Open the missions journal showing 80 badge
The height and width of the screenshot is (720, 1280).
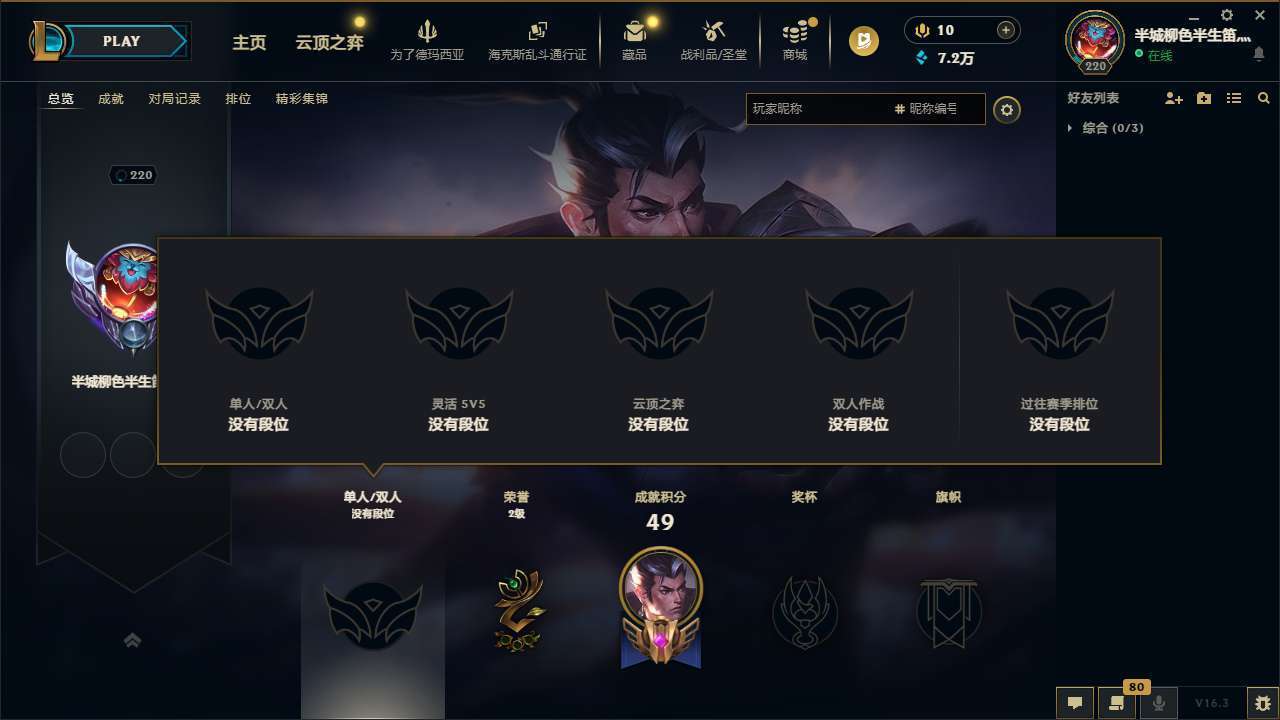coord(1115,703)
